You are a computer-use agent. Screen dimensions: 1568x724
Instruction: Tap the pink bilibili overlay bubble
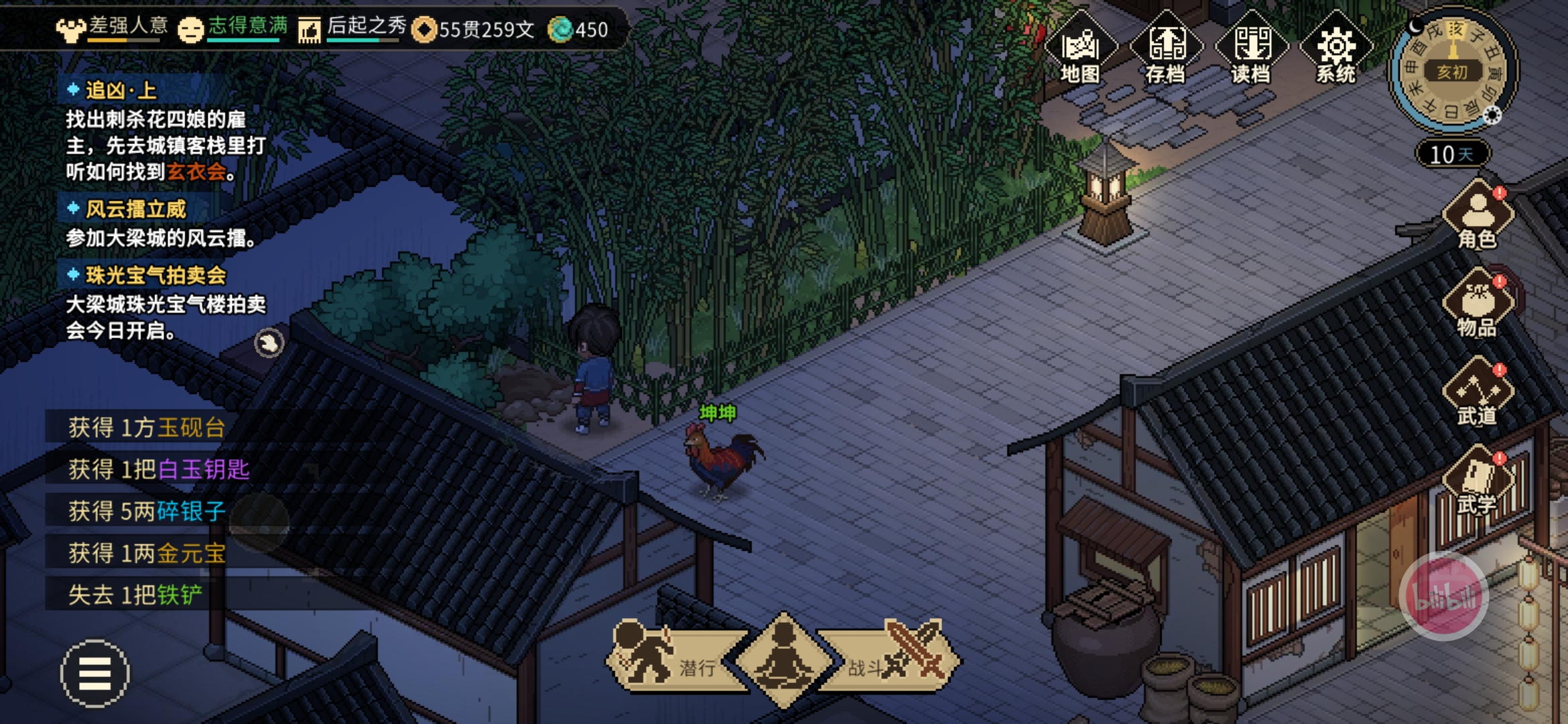click(1444, 597)
